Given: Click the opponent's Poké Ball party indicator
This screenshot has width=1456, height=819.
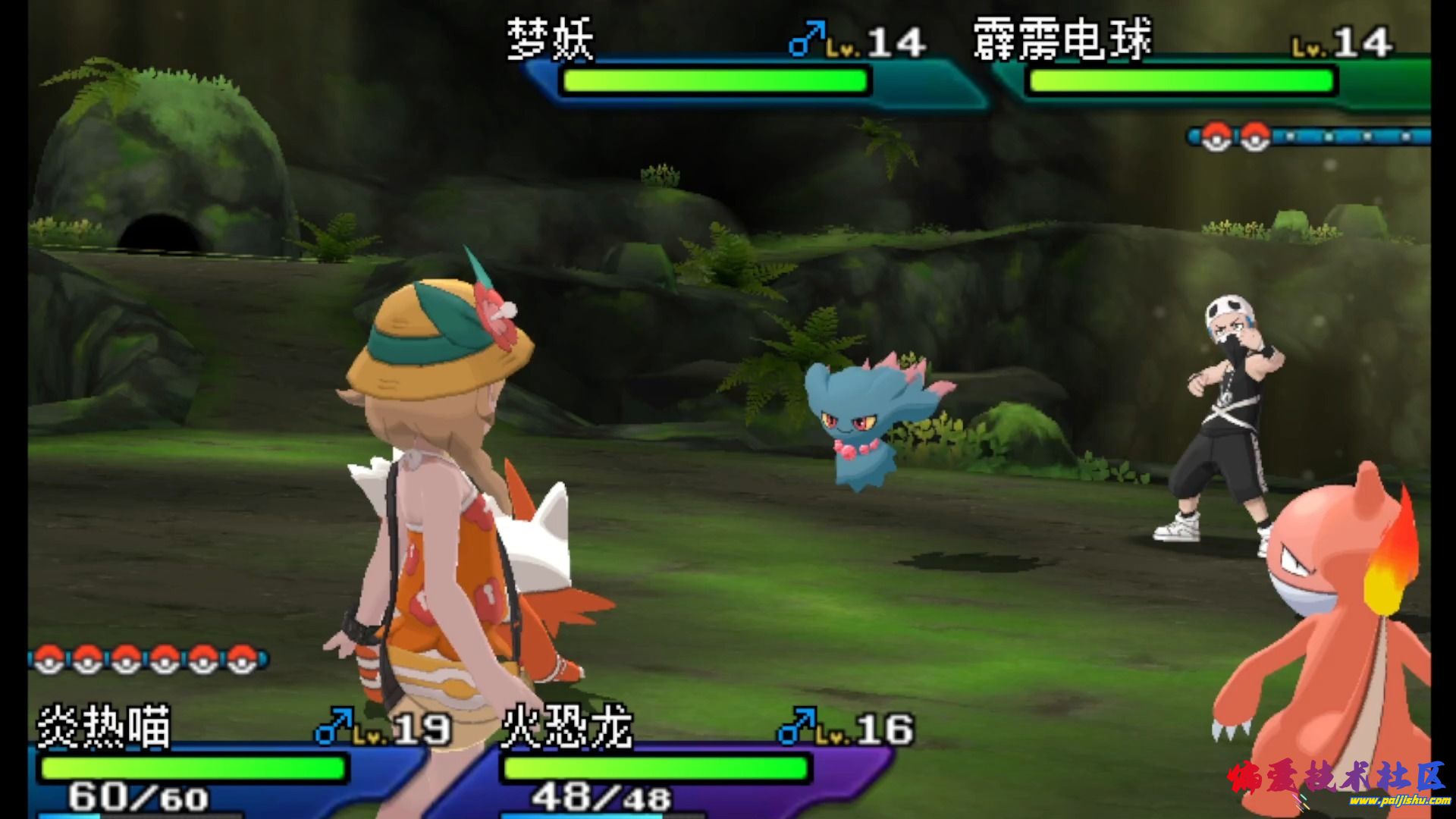Looking at the screenshot, I should click(1308, 136).
